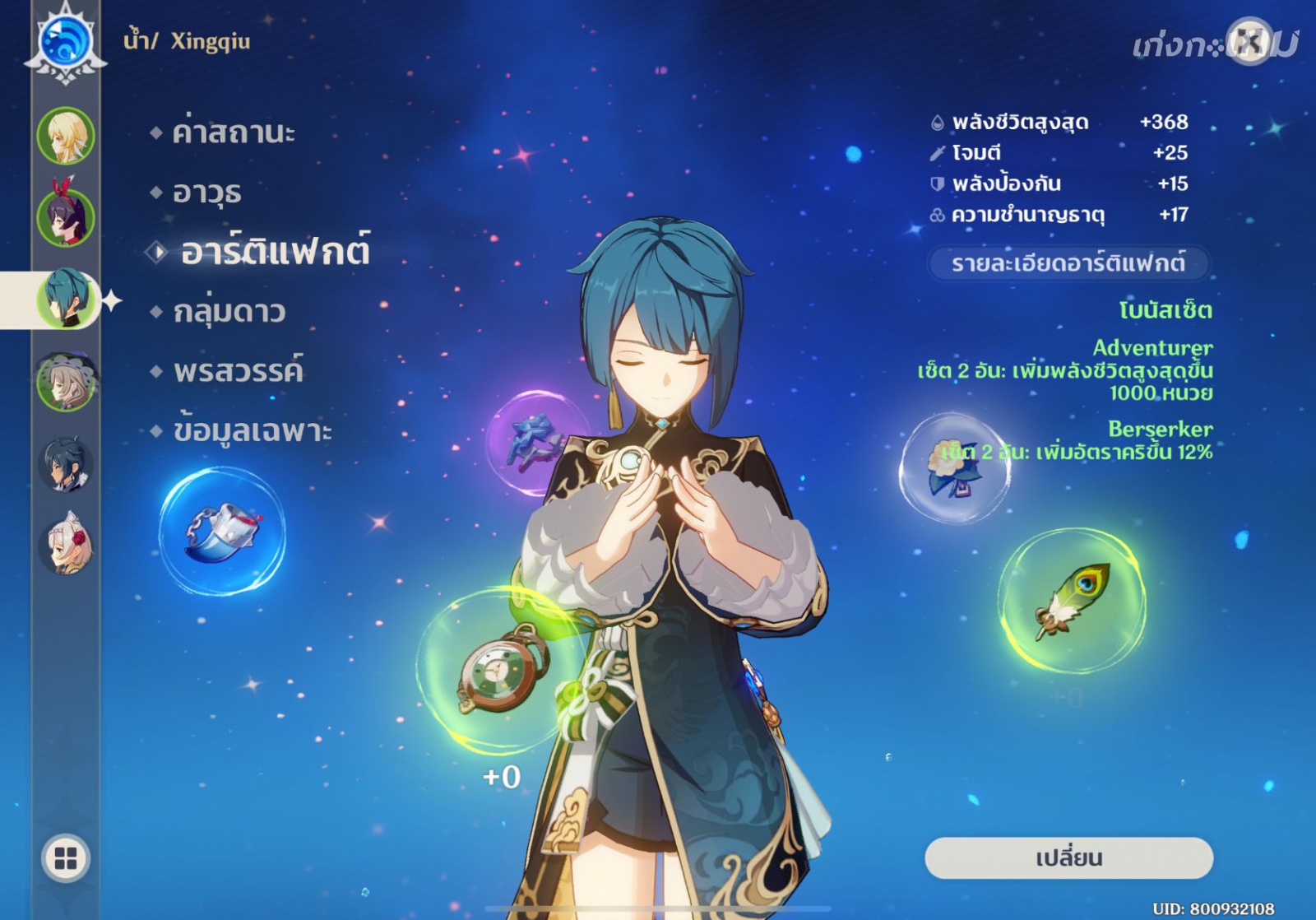Switch to the dark-blue-haired character portrait
Screen dimensions: 1316x920
66,463
